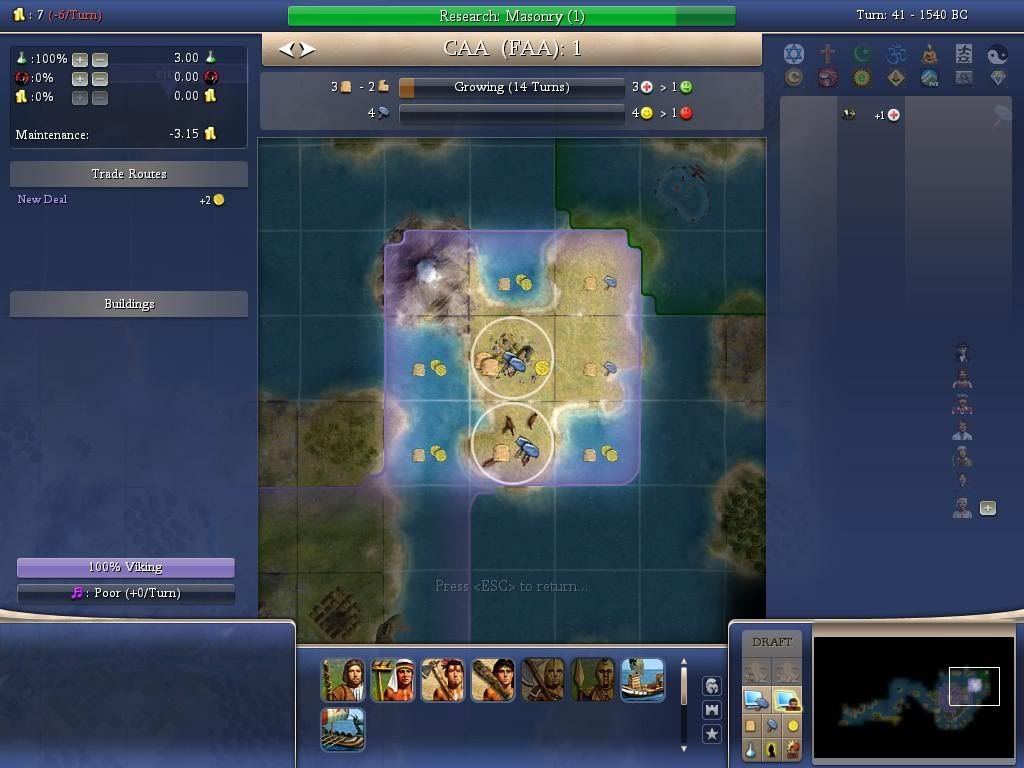Switch to the previous city using the left arrow

285,49
